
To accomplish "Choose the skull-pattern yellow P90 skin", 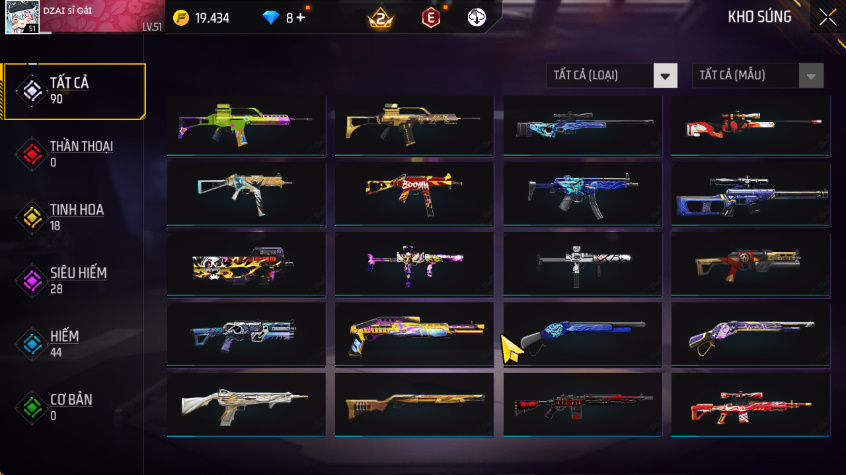I will 246,262.
